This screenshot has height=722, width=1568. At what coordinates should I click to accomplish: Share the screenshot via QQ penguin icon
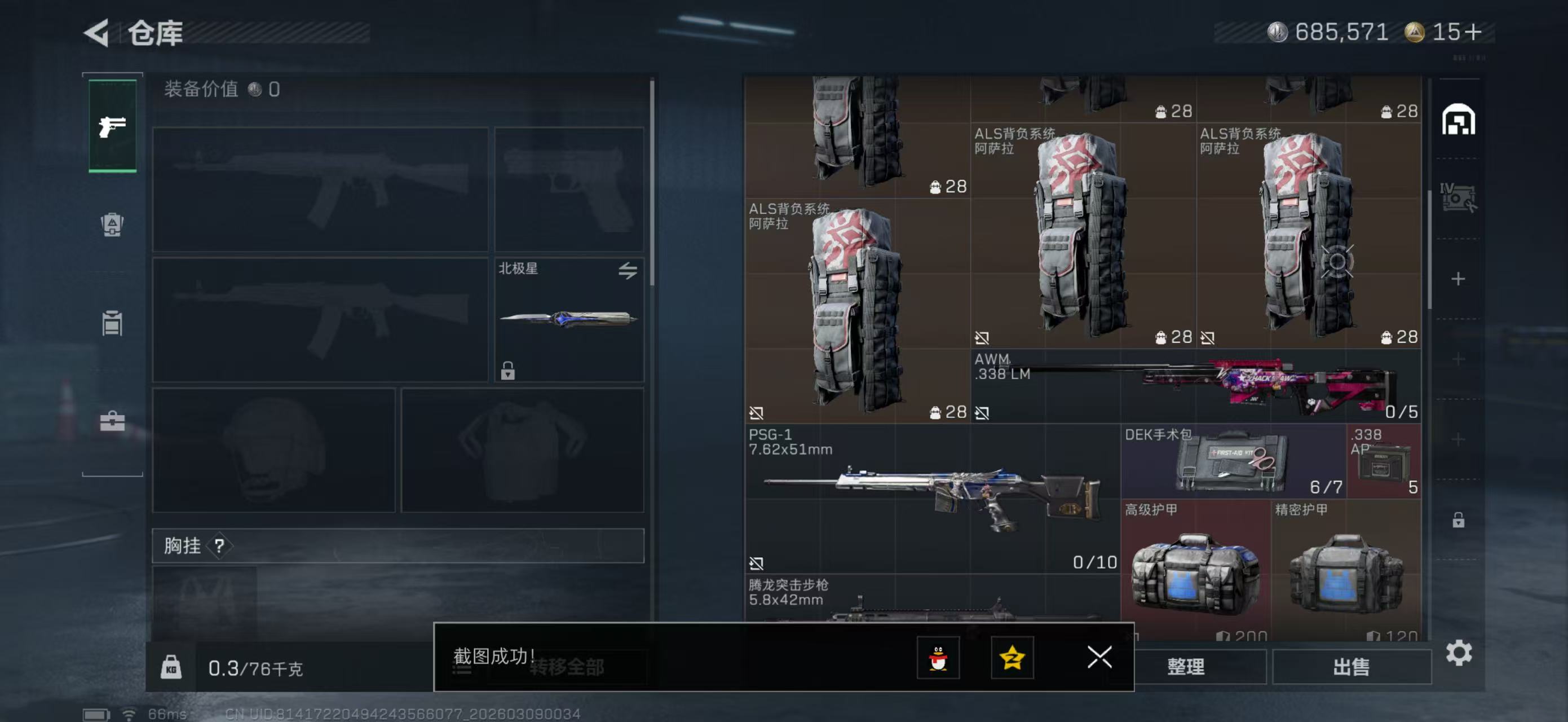pyautogui.click(x=938, y=658)
